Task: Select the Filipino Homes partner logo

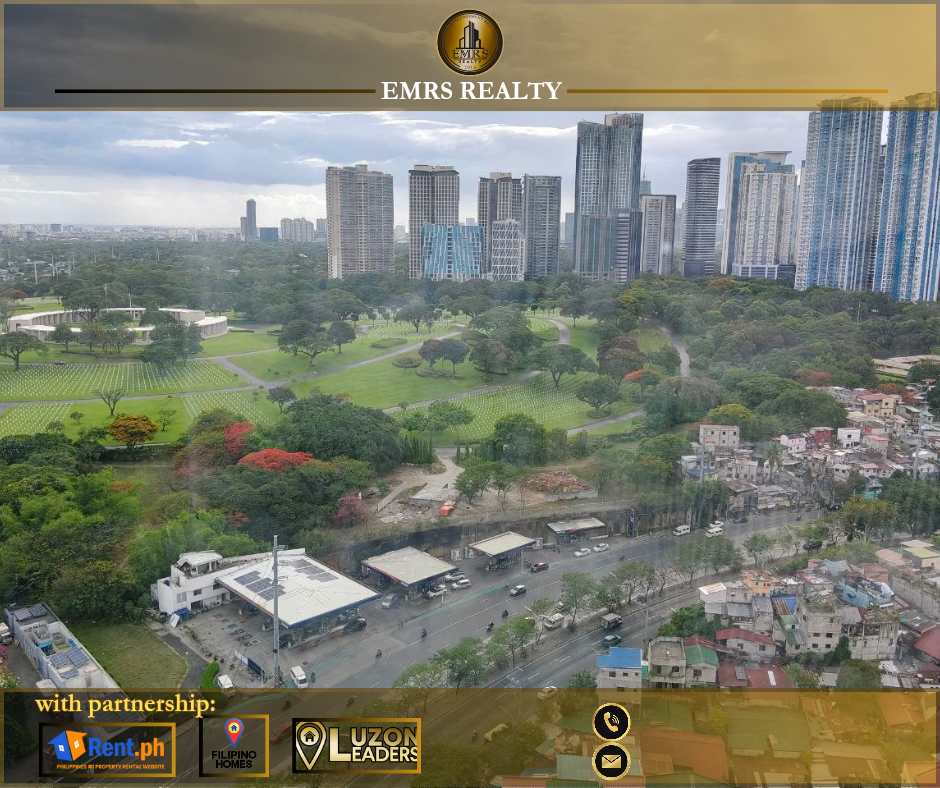Action: (x=234, y=746)
